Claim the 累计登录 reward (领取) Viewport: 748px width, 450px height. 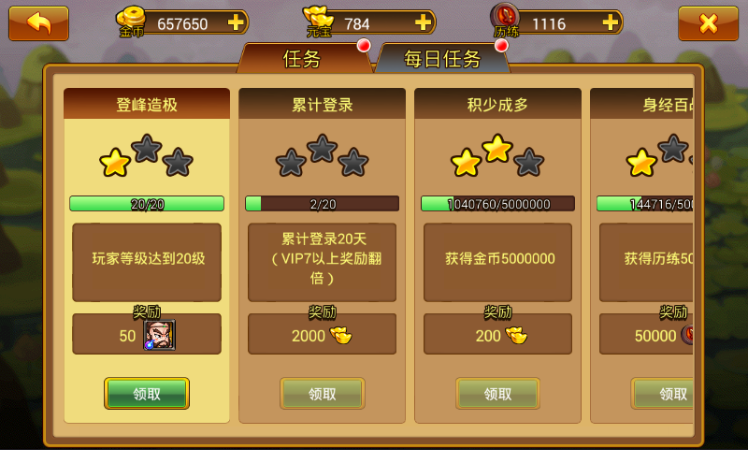322,394
